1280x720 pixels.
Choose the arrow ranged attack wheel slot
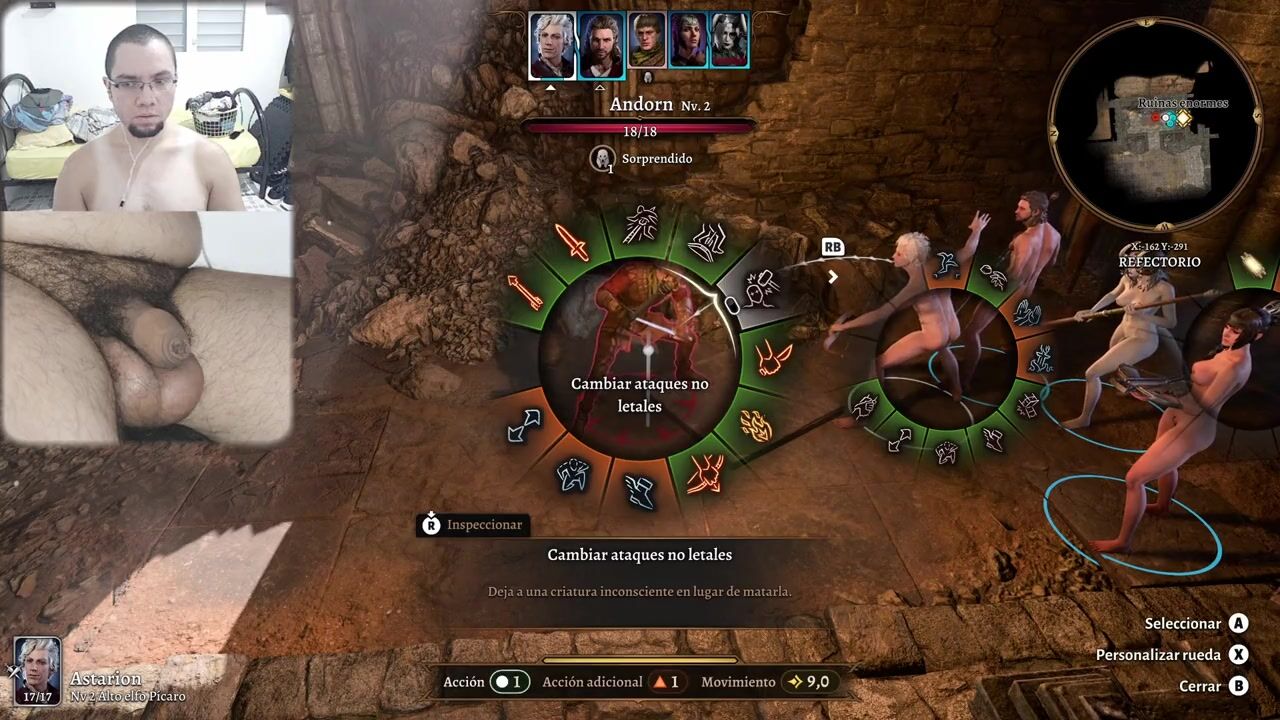[526, 293]
